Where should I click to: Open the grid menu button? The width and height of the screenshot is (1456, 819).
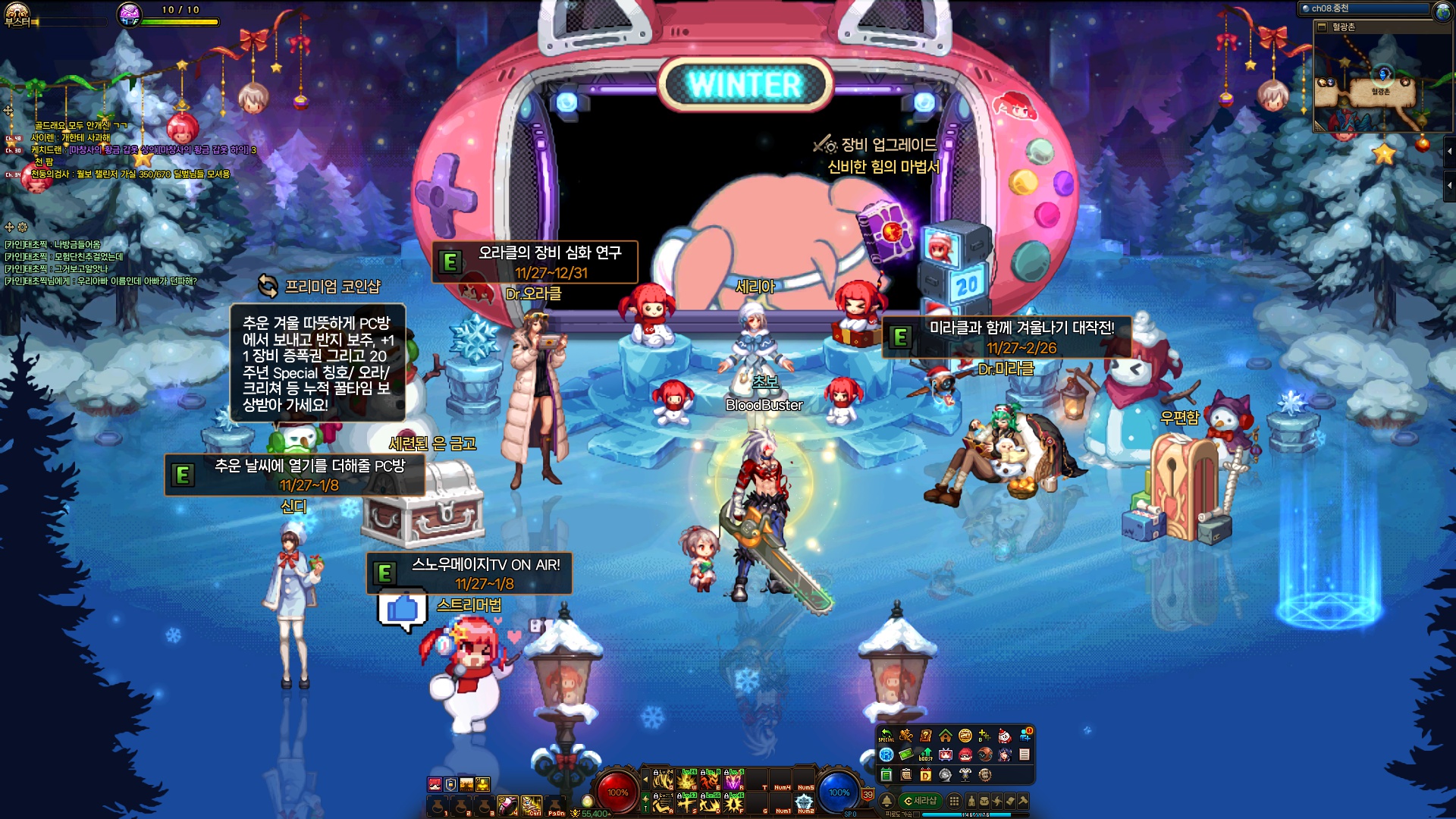click(954, 801)
